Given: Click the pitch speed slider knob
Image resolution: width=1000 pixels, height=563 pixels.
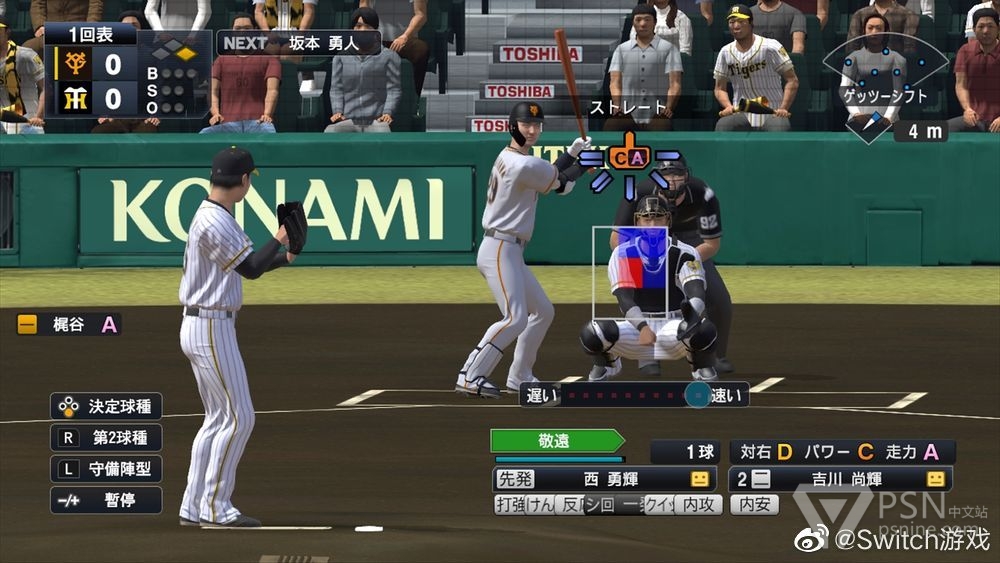Looking at the screenshot, I should click(x=697, y=395).
